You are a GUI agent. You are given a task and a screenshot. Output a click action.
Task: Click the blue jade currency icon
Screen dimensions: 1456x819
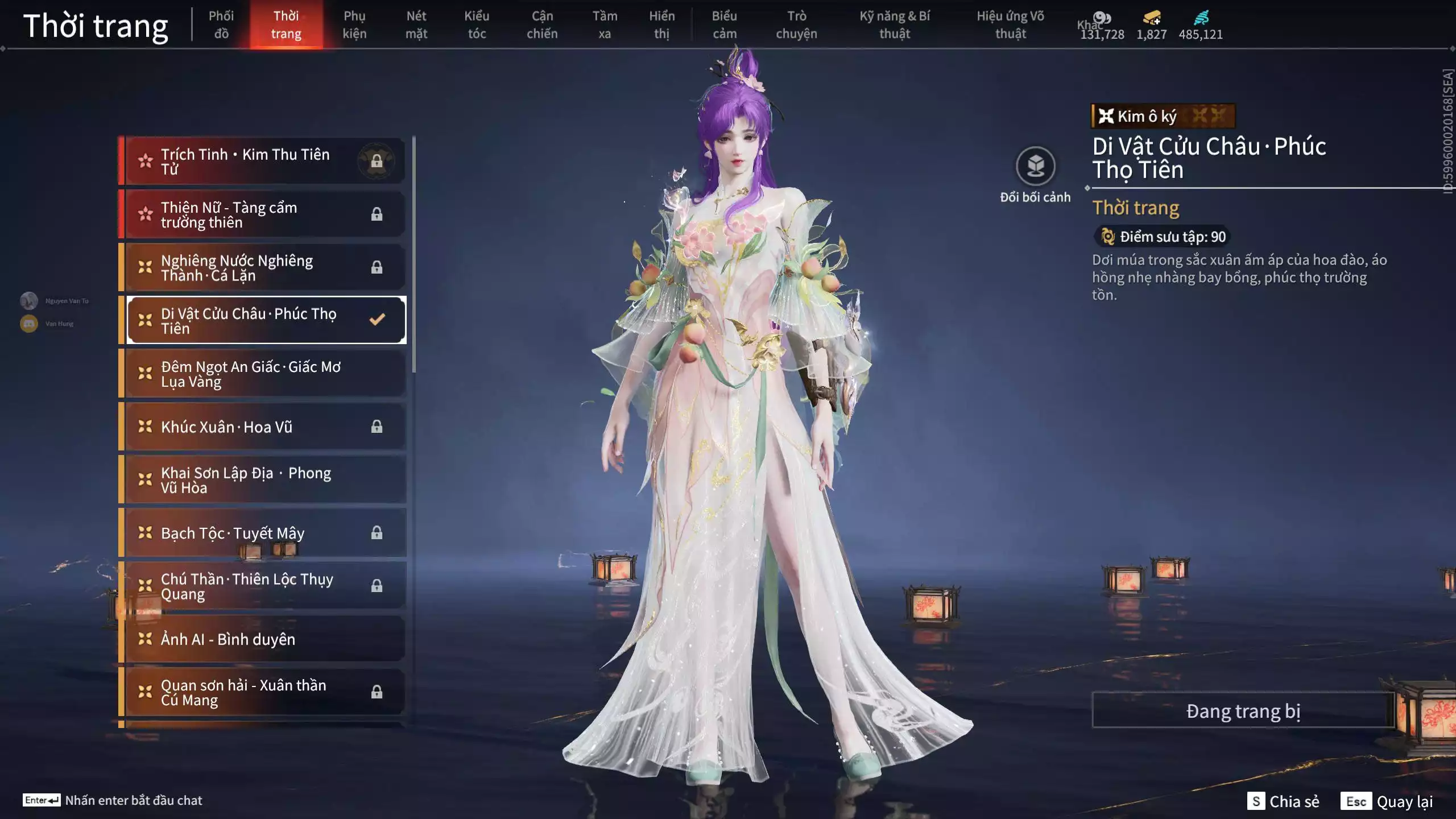[1201, 18]
